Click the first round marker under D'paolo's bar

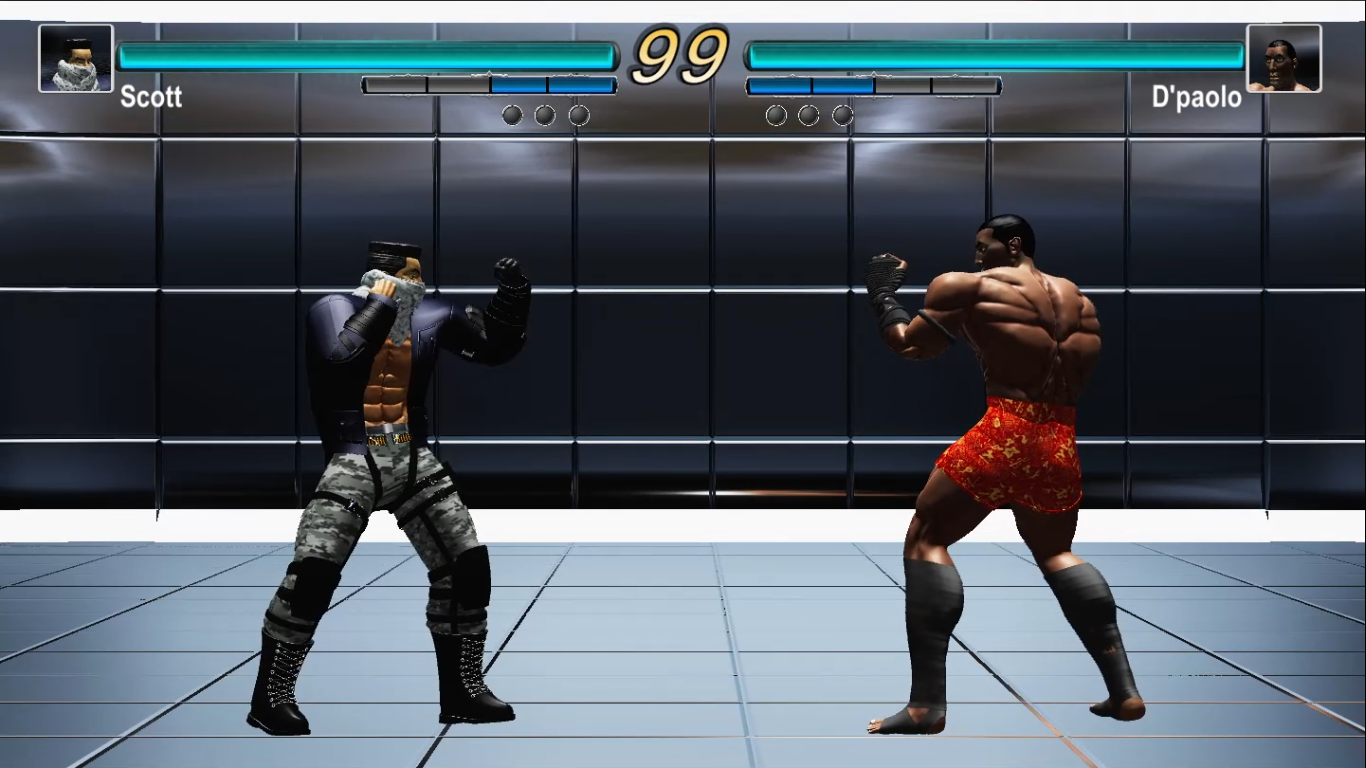[x=776, y=114]
